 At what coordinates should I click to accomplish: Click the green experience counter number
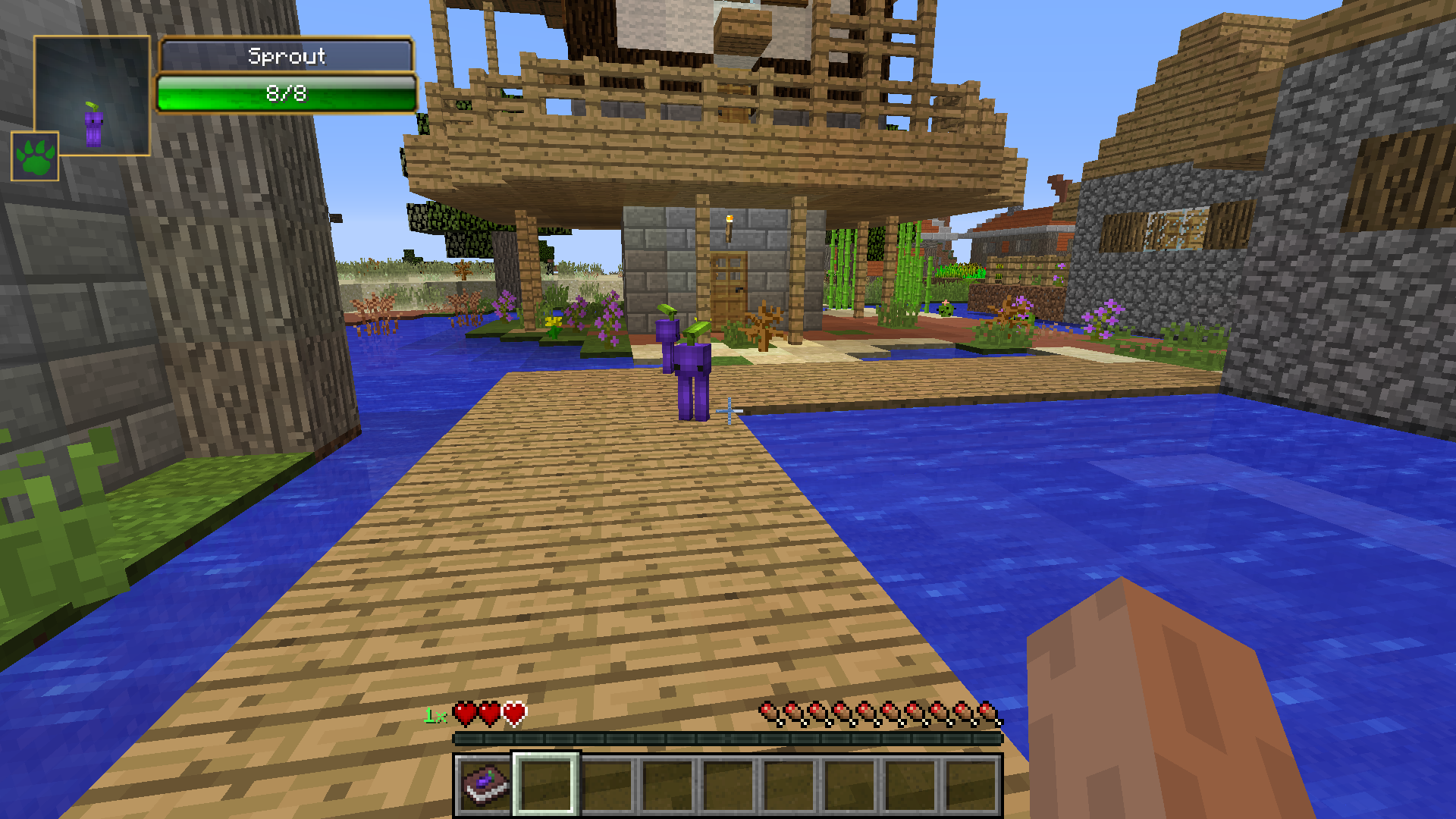434,714
